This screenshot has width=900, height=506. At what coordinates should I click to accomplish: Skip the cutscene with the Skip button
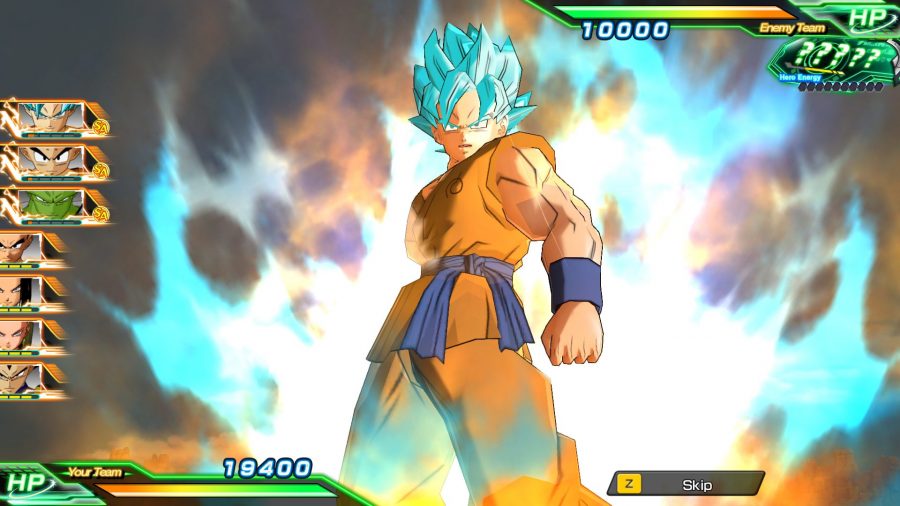tap(686, 484)
